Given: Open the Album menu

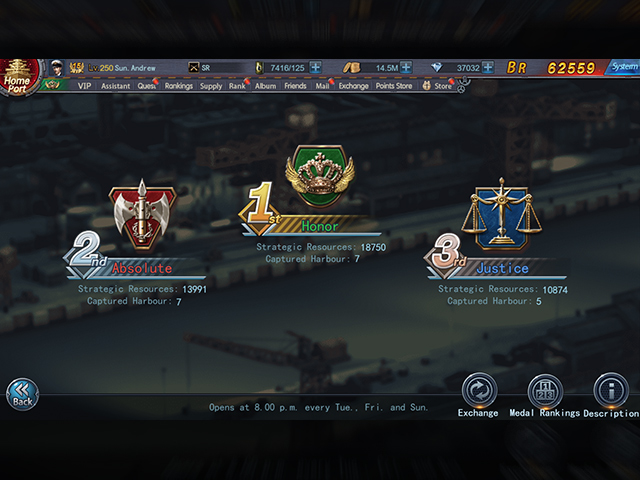Looking at the screenshot, I should coord(265,86).
